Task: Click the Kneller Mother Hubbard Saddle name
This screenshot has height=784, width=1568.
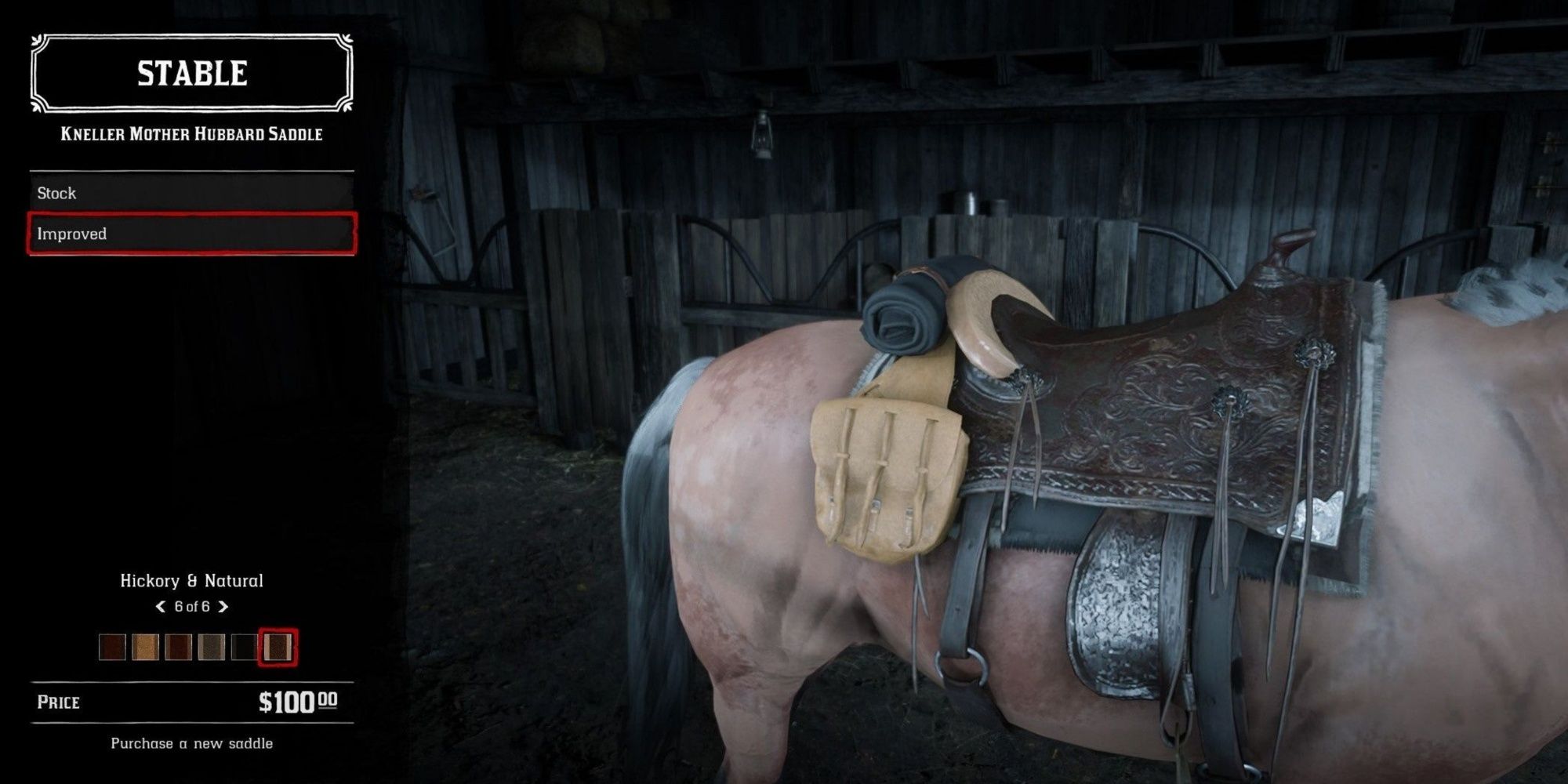Action: pos(191,133)
